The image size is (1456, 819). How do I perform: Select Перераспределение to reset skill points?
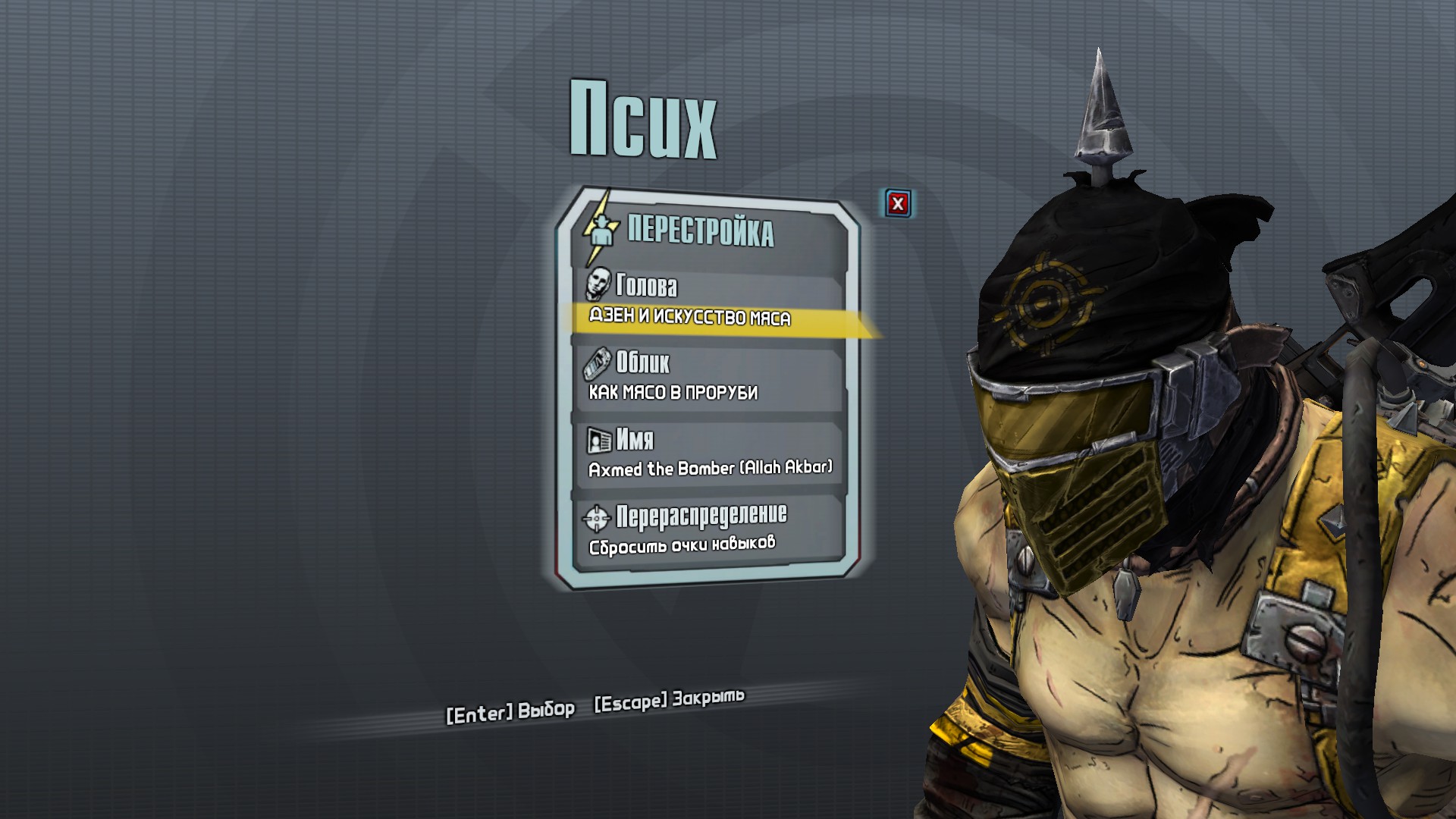(709, 529)
